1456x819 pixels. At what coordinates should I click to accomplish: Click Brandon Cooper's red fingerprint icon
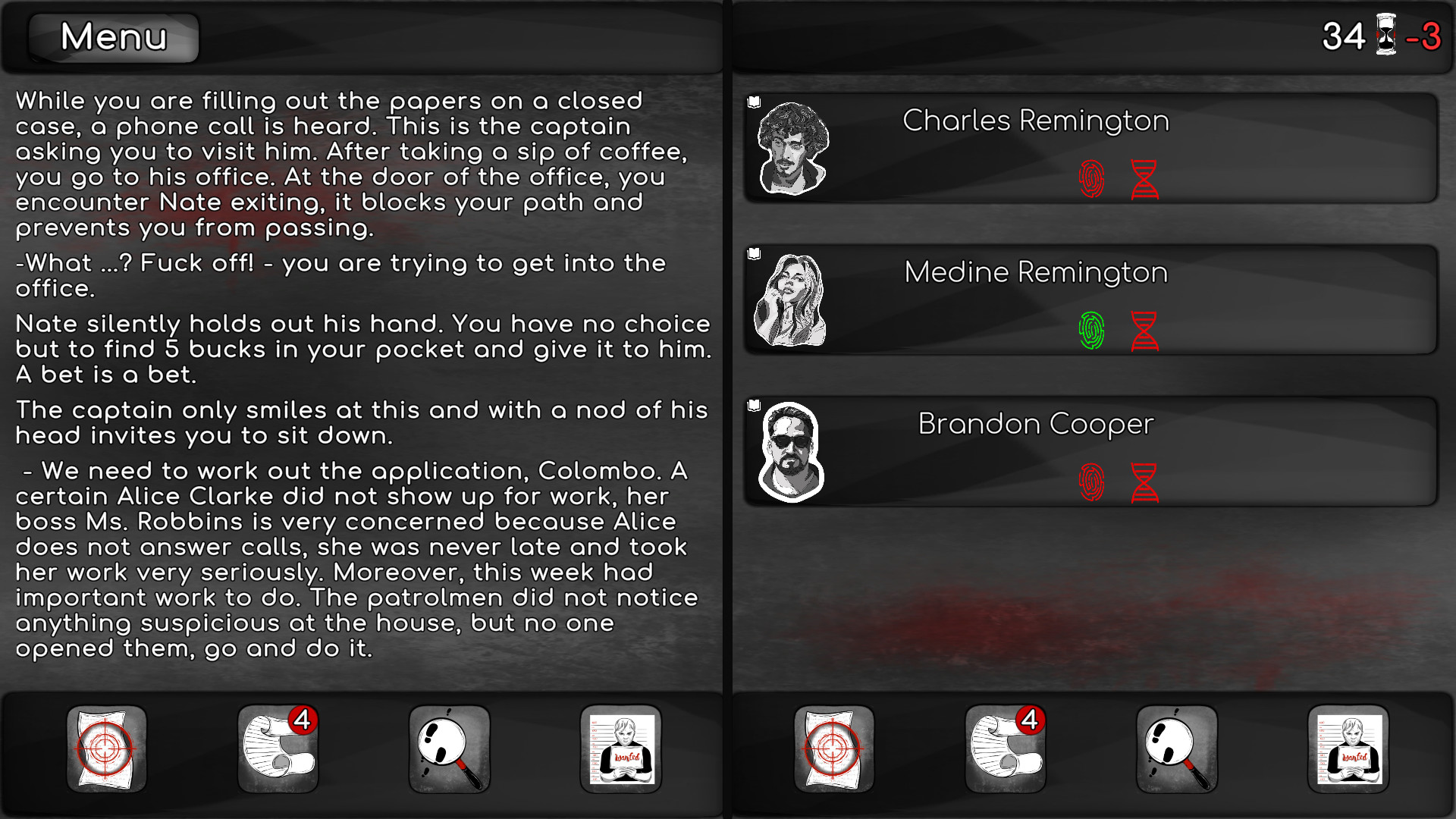click(1092, 482)
